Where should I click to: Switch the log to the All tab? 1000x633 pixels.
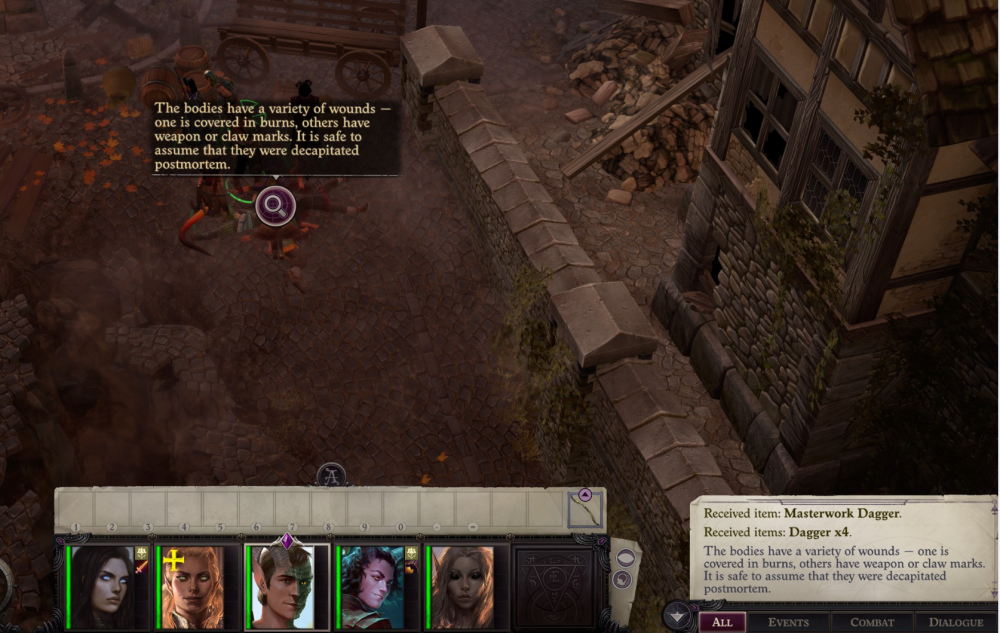point(722,622)
